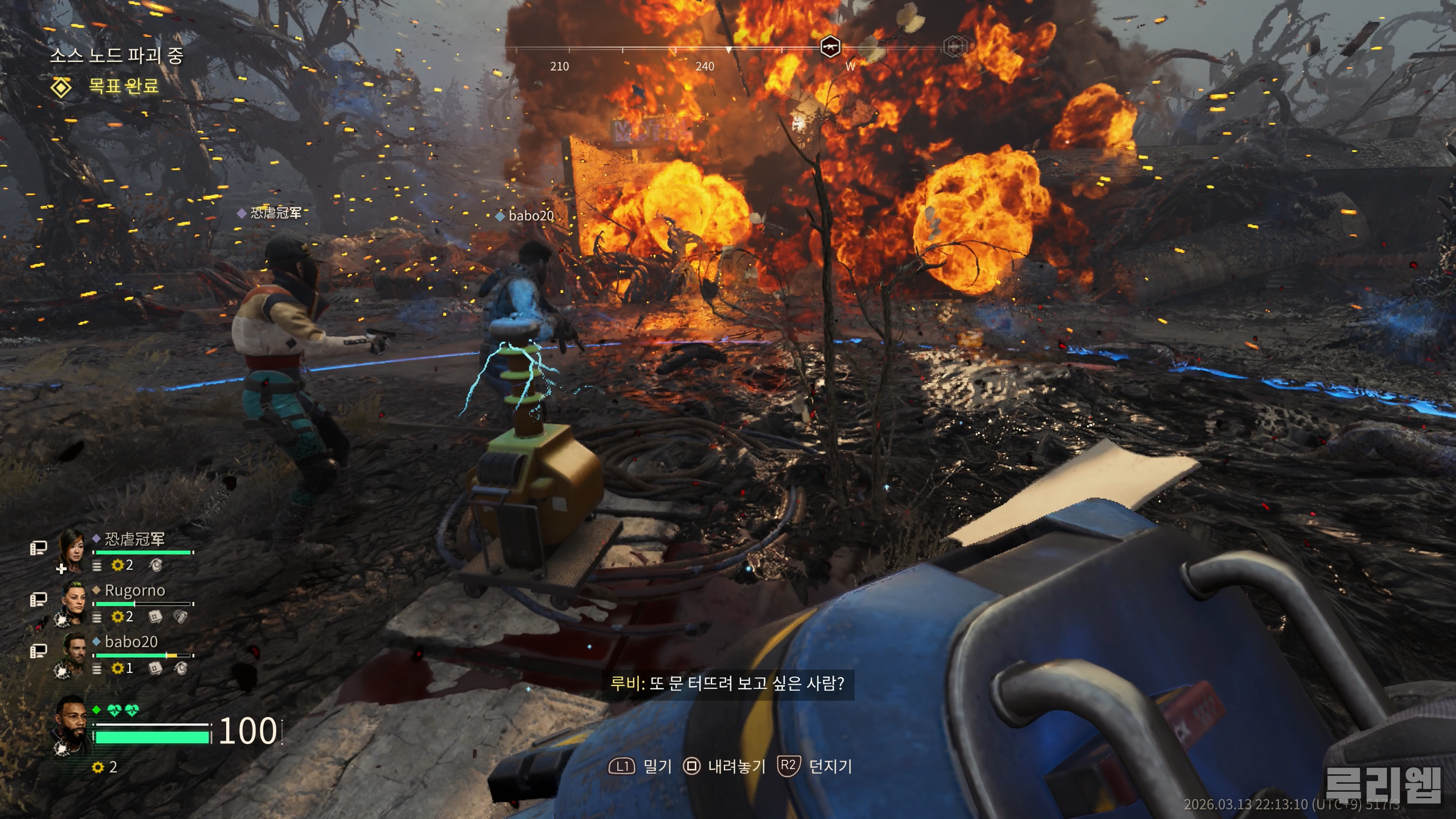
Task: Select the green heartbeat revive icons
Action: click(123, 710)
